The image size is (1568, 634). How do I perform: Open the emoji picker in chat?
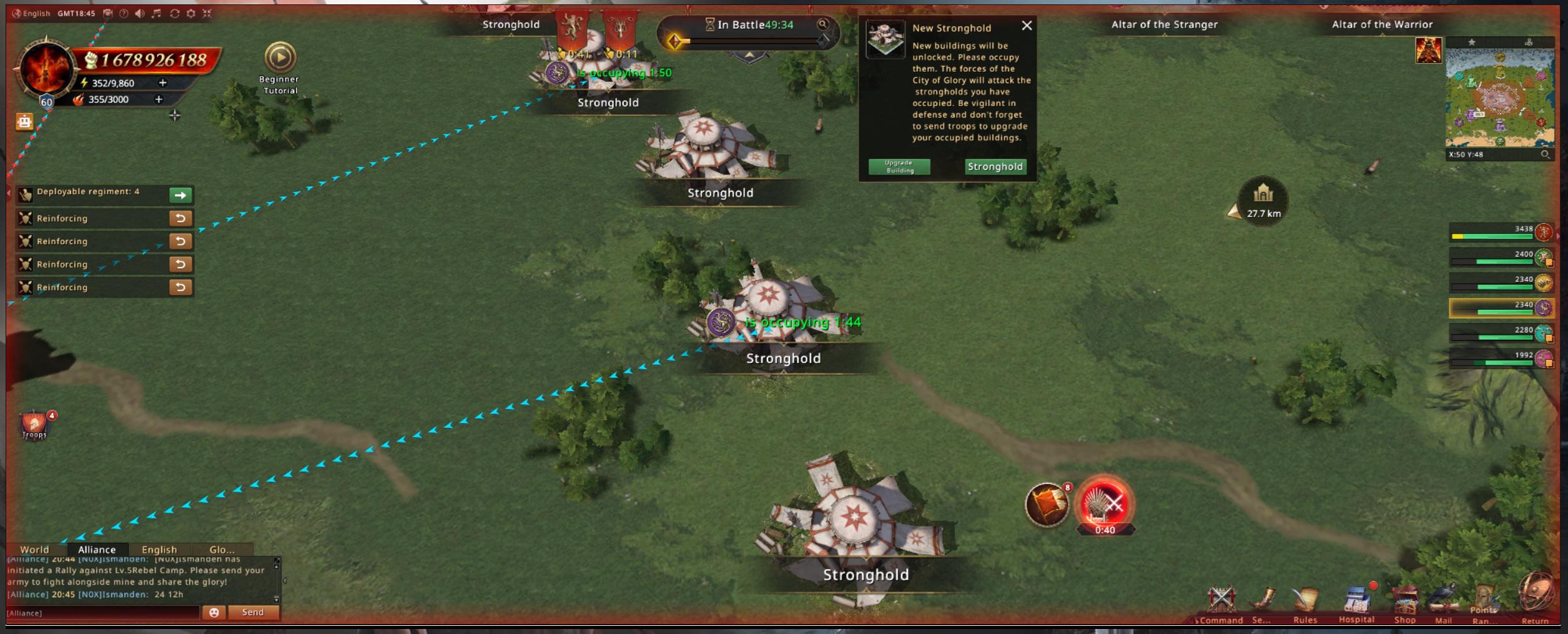[214, 613]
